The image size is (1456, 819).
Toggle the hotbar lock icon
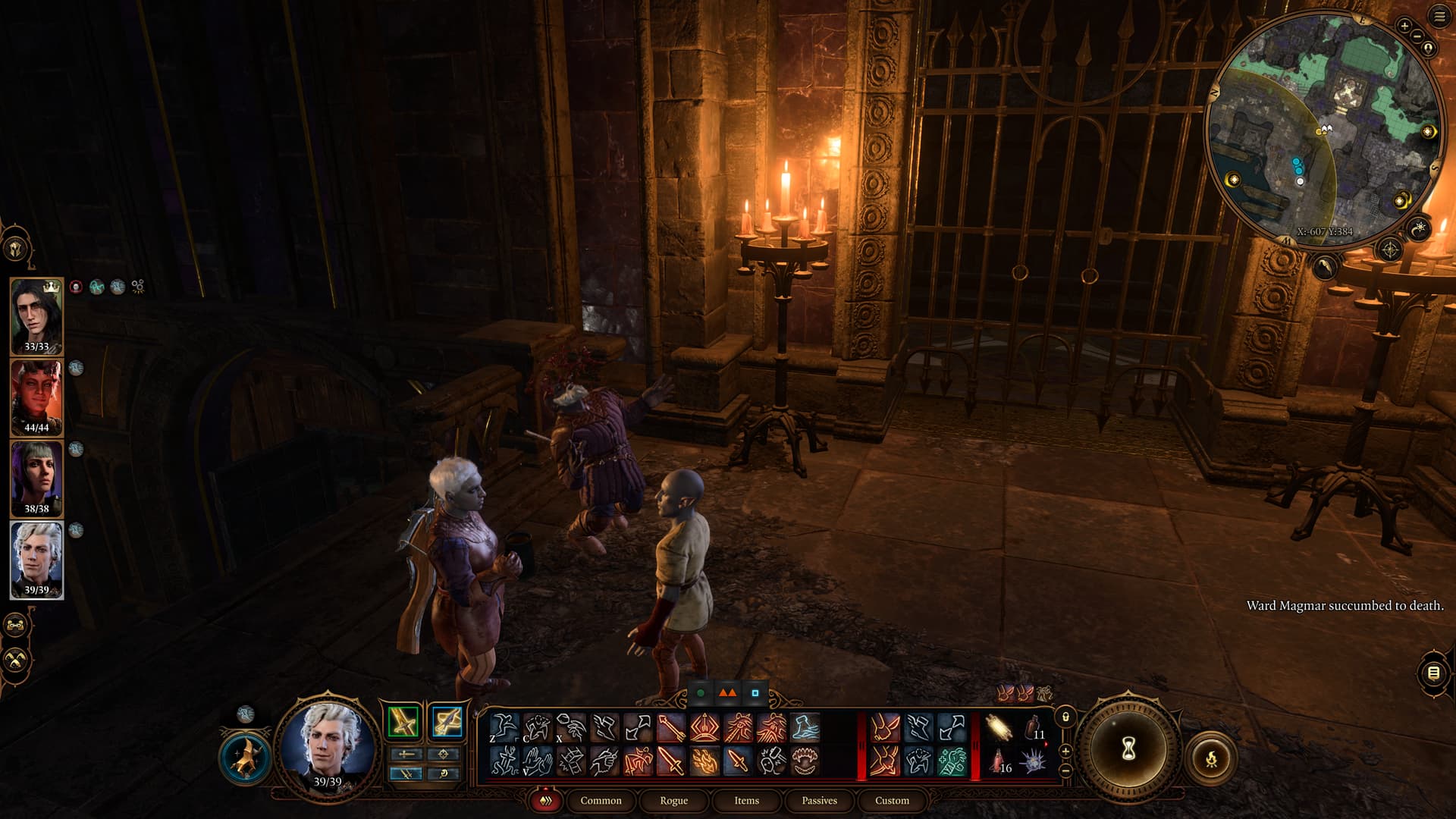point(1065,717)
